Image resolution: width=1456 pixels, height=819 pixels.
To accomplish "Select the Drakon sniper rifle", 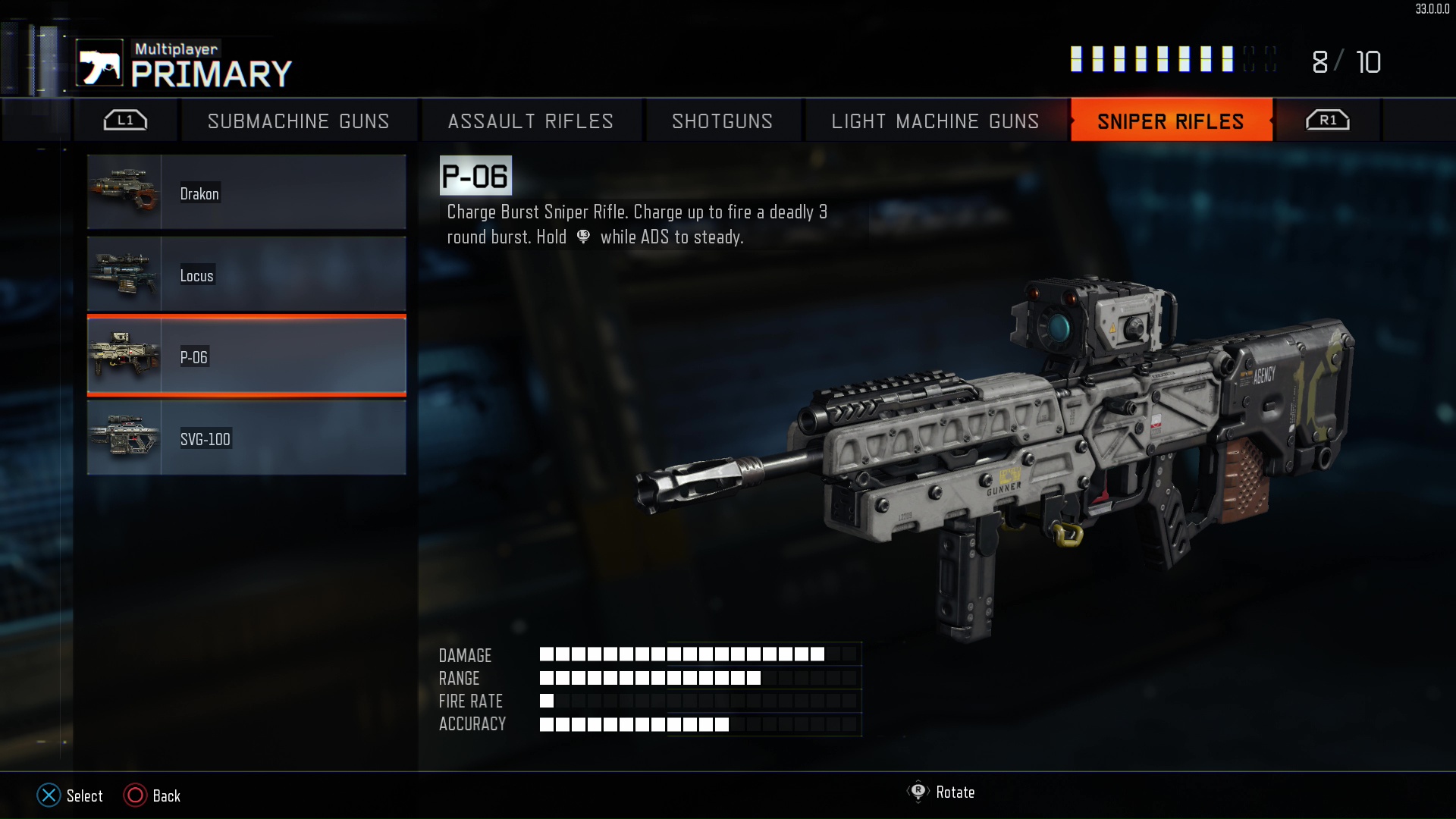I will (246, 193).
